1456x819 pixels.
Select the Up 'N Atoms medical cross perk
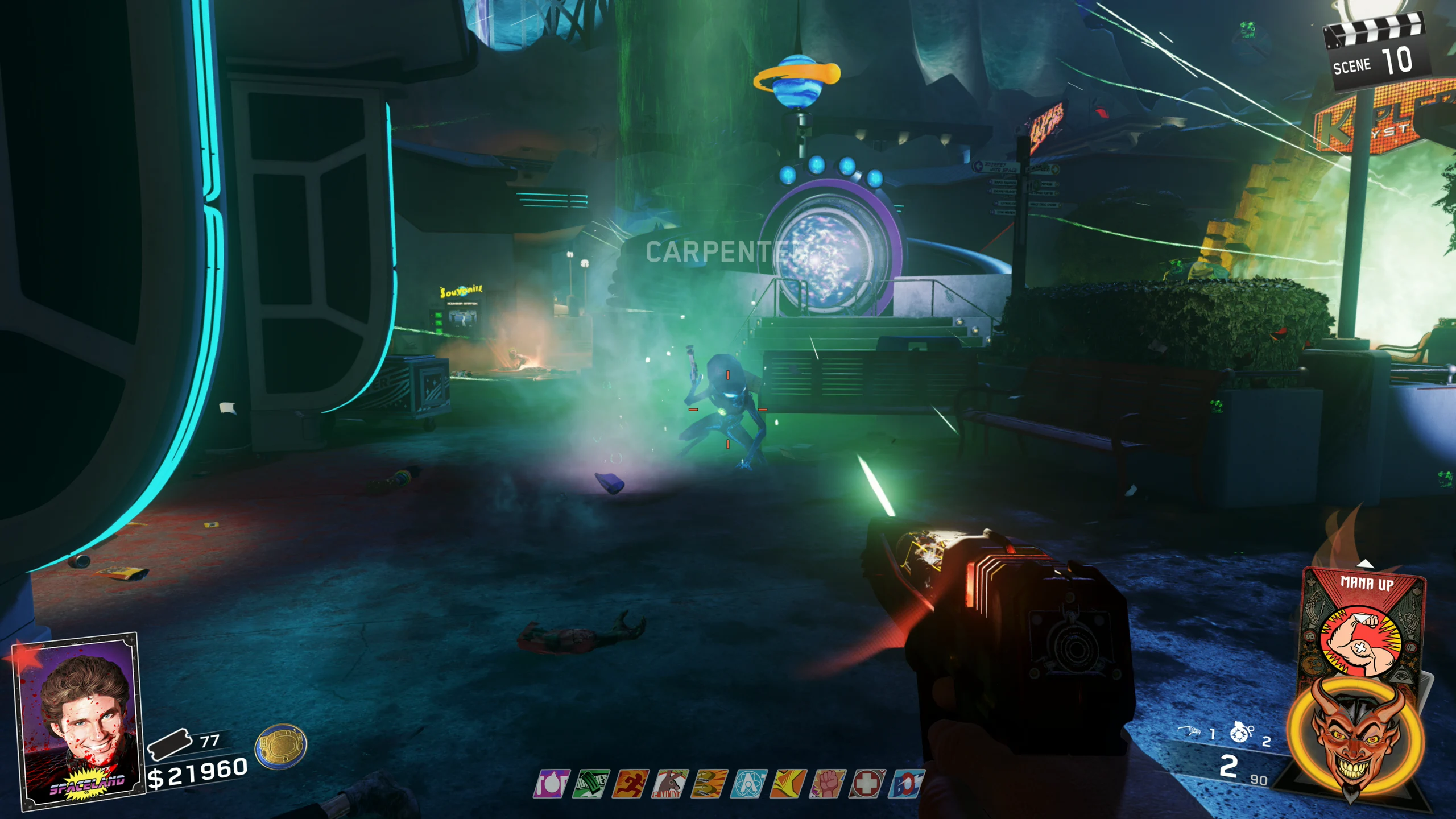pos(867,784)
